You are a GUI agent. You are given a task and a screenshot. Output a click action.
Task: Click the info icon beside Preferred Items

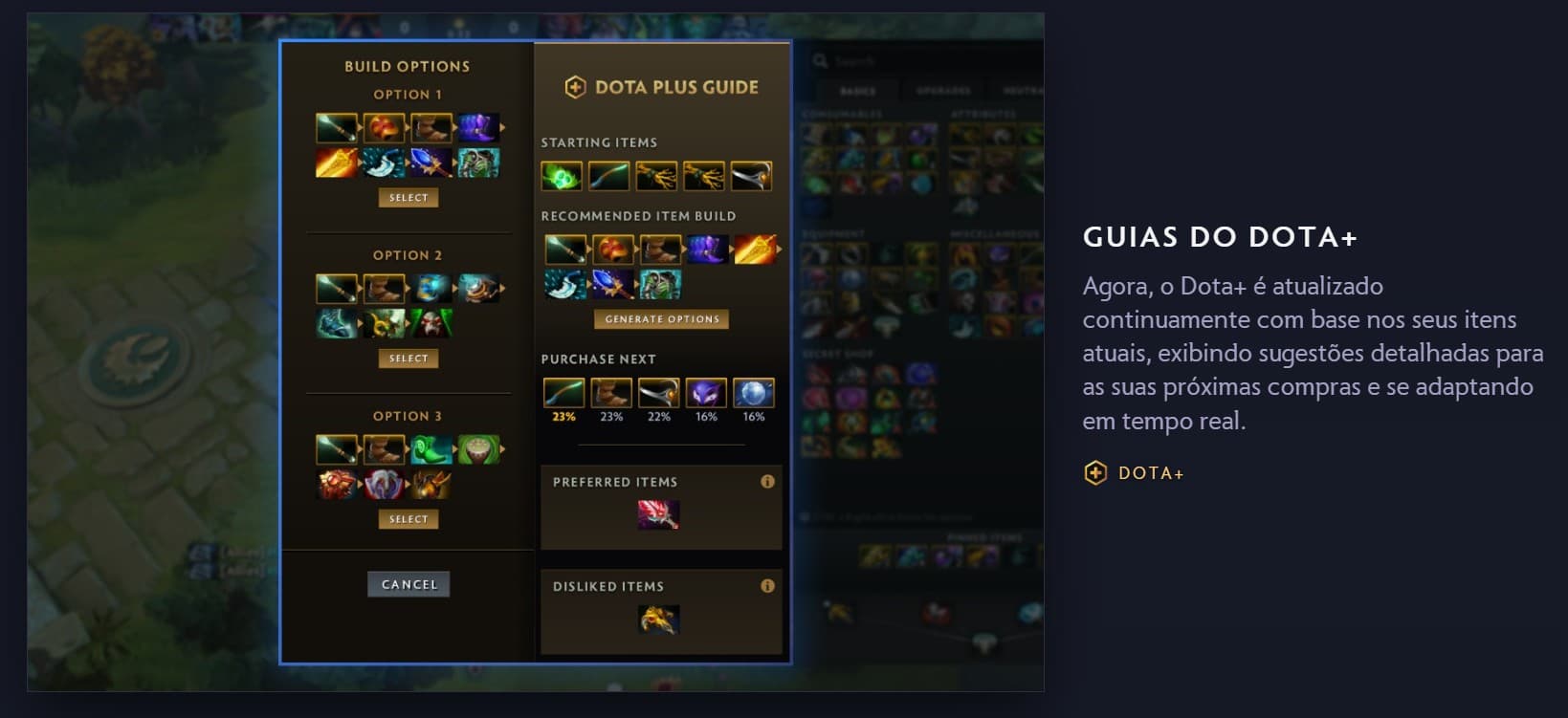tap(766, 483)
